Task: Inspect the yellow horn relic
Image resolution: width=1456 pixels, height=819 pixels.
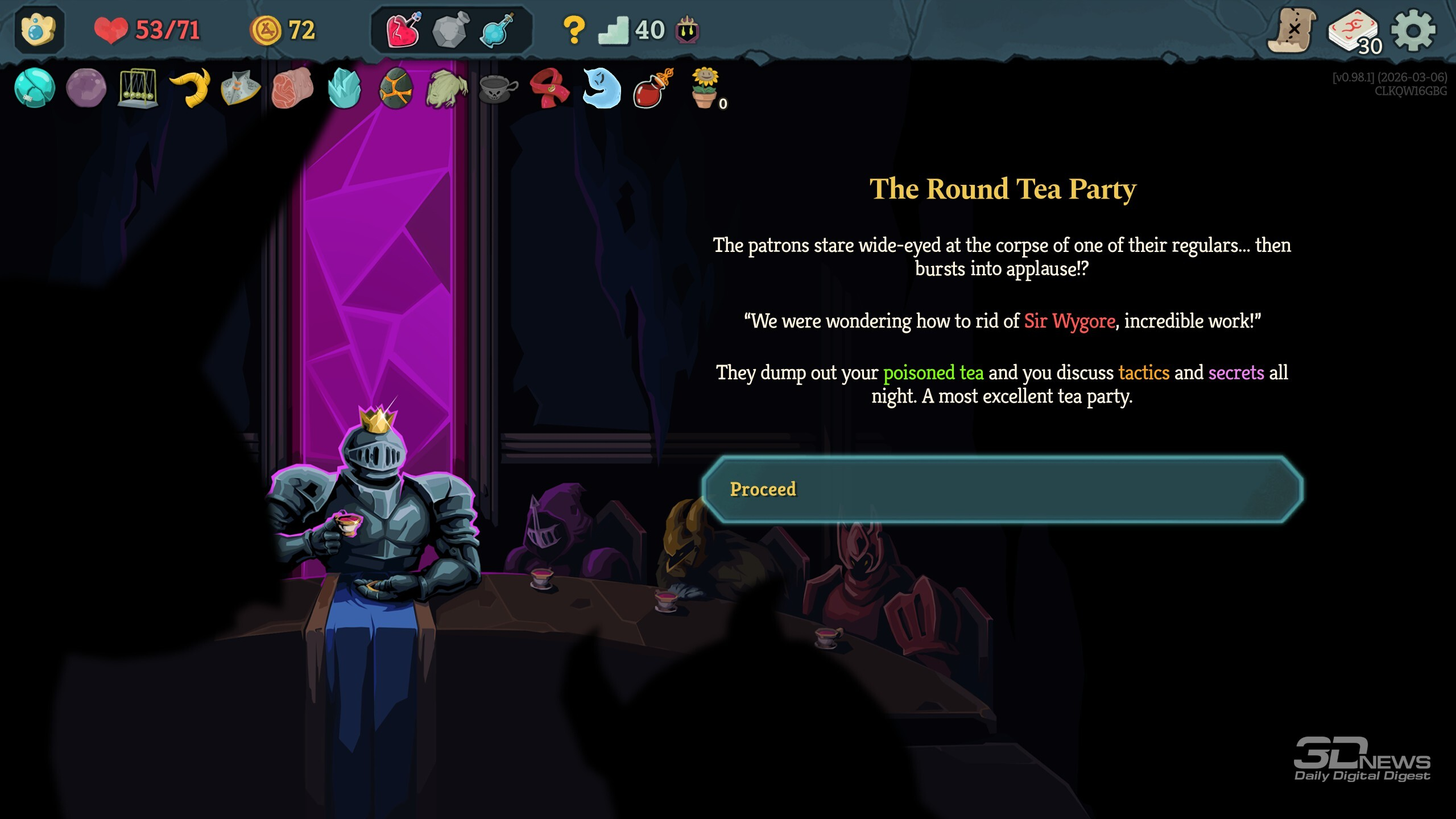Action: coord(191,88)
